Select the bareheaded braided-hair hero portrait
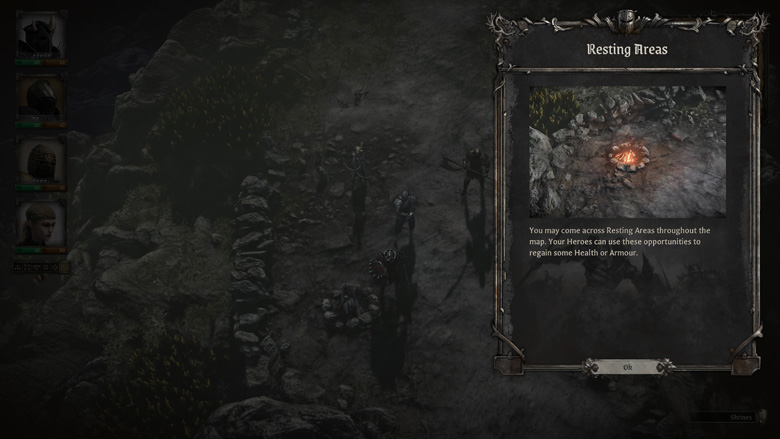Image resolution: width=780 pixels, height=439 pixels. (x=41, y=224)
